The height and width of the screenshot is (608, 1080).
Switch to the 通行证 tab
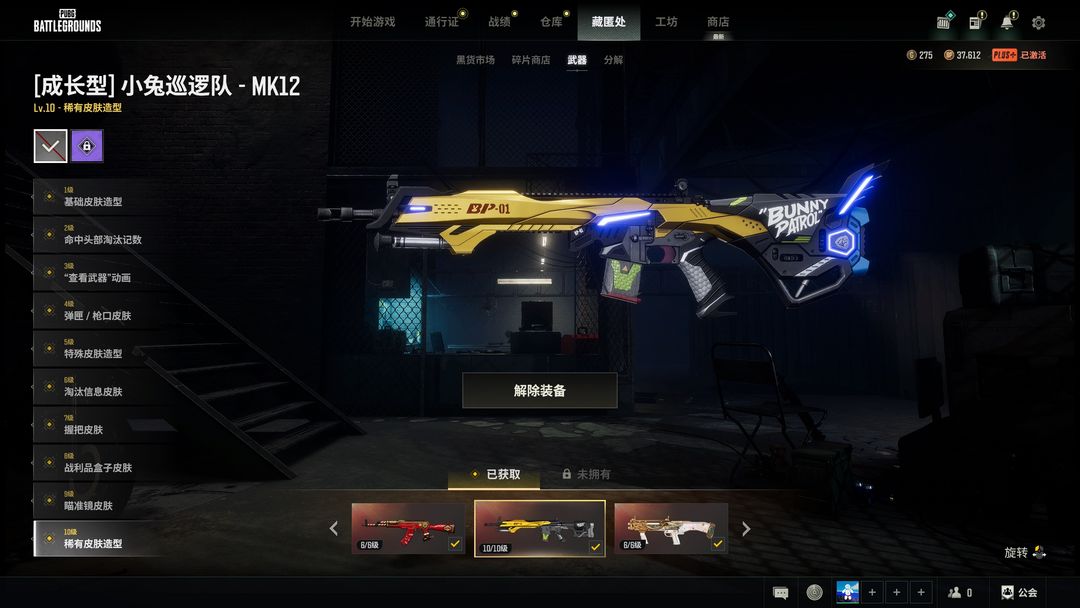[x=441, y=22]
